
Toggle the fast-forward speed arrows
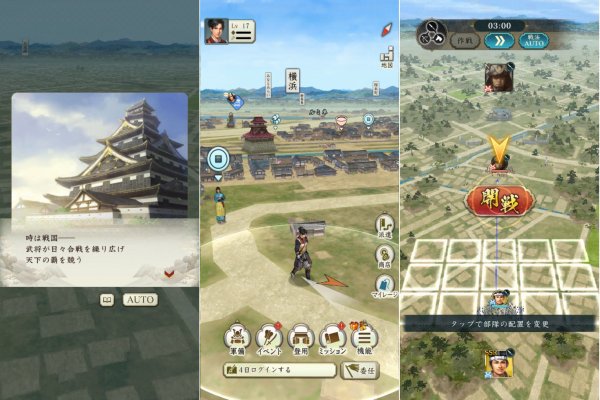point(499,41)
